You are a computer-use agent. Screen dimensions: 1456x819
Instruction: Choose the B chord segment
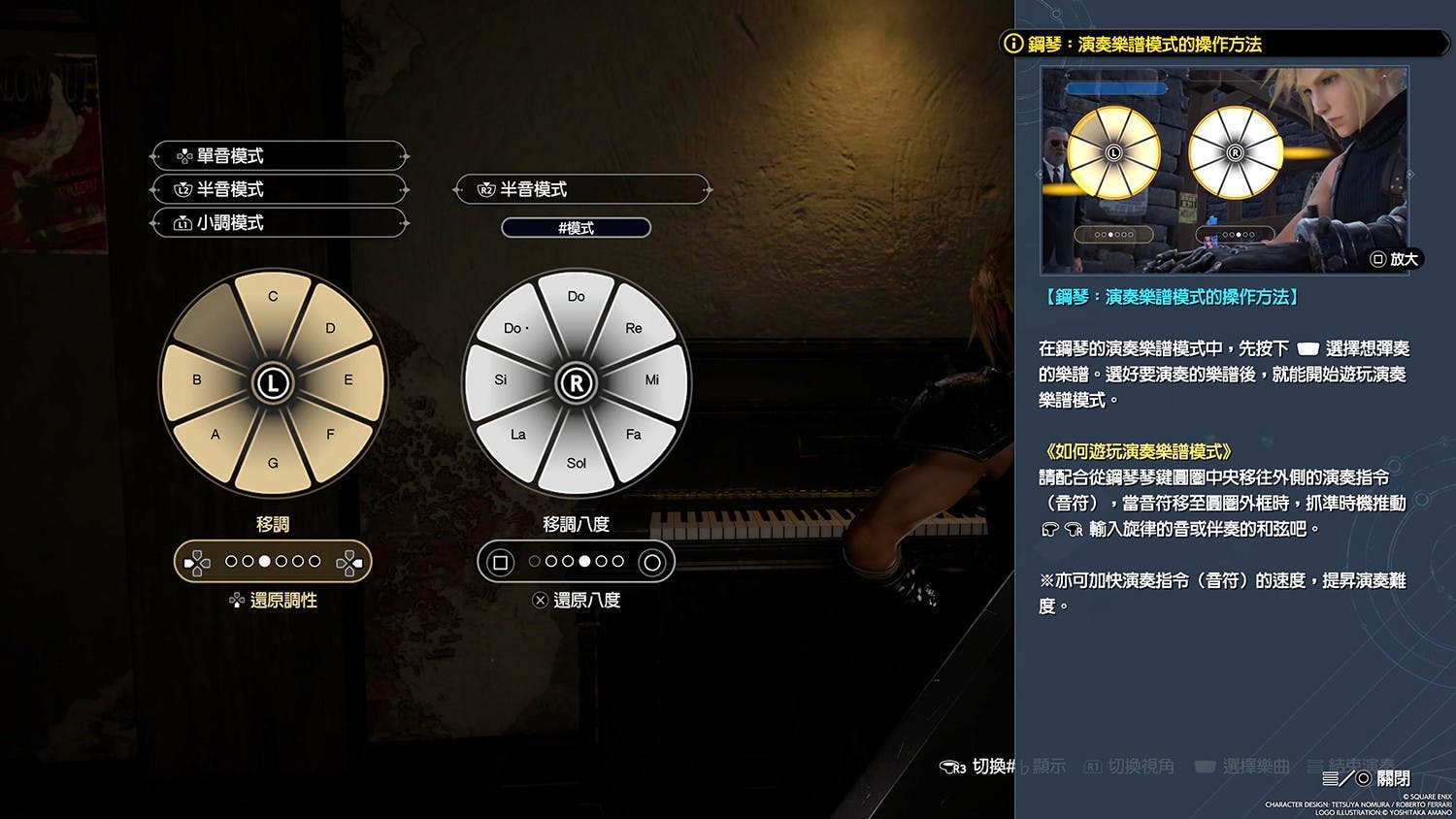coord(197,380)
